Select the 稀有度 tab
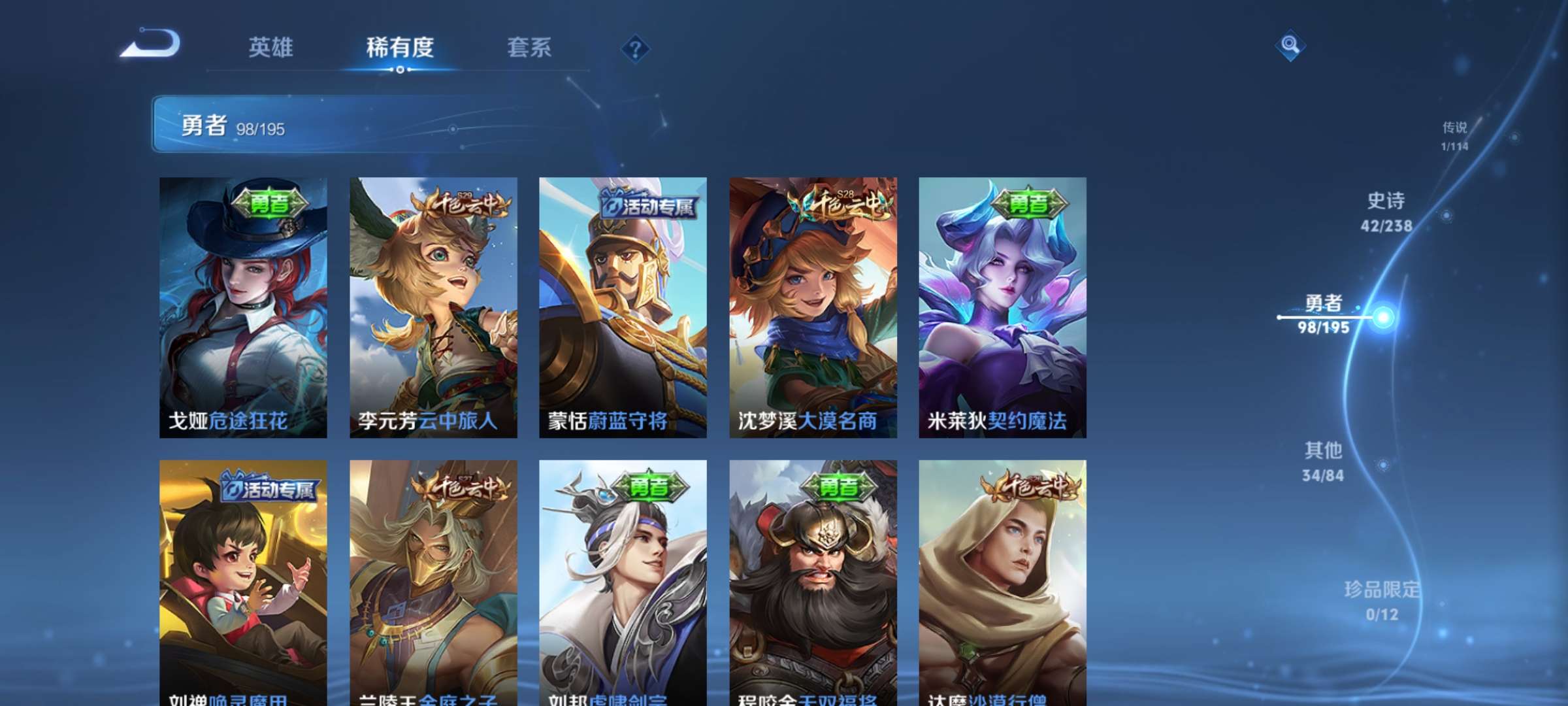1568x706 pixels. (x=400, y=47)
